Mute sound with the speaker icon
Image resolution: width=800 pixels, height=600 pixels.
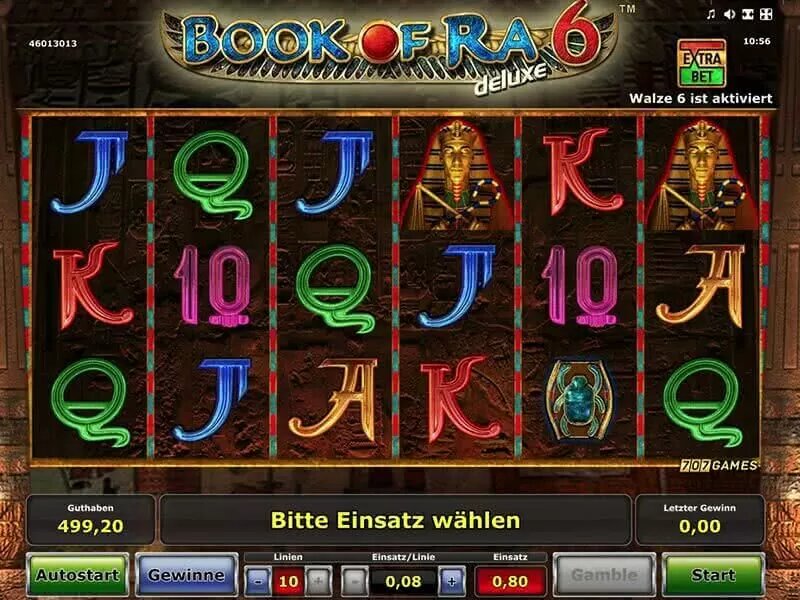tap(729, 15)
